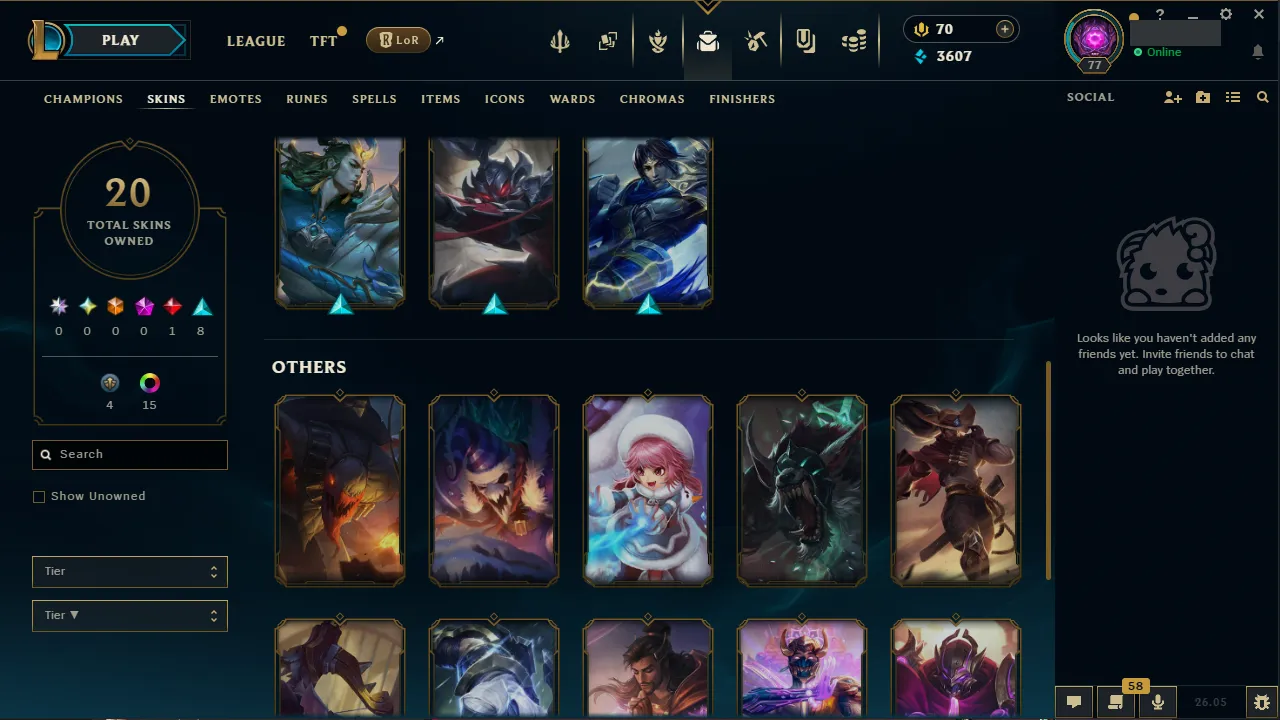1280x720 pixels.
Task: Click the stacked cards icon in top nav
Action: 607,40
